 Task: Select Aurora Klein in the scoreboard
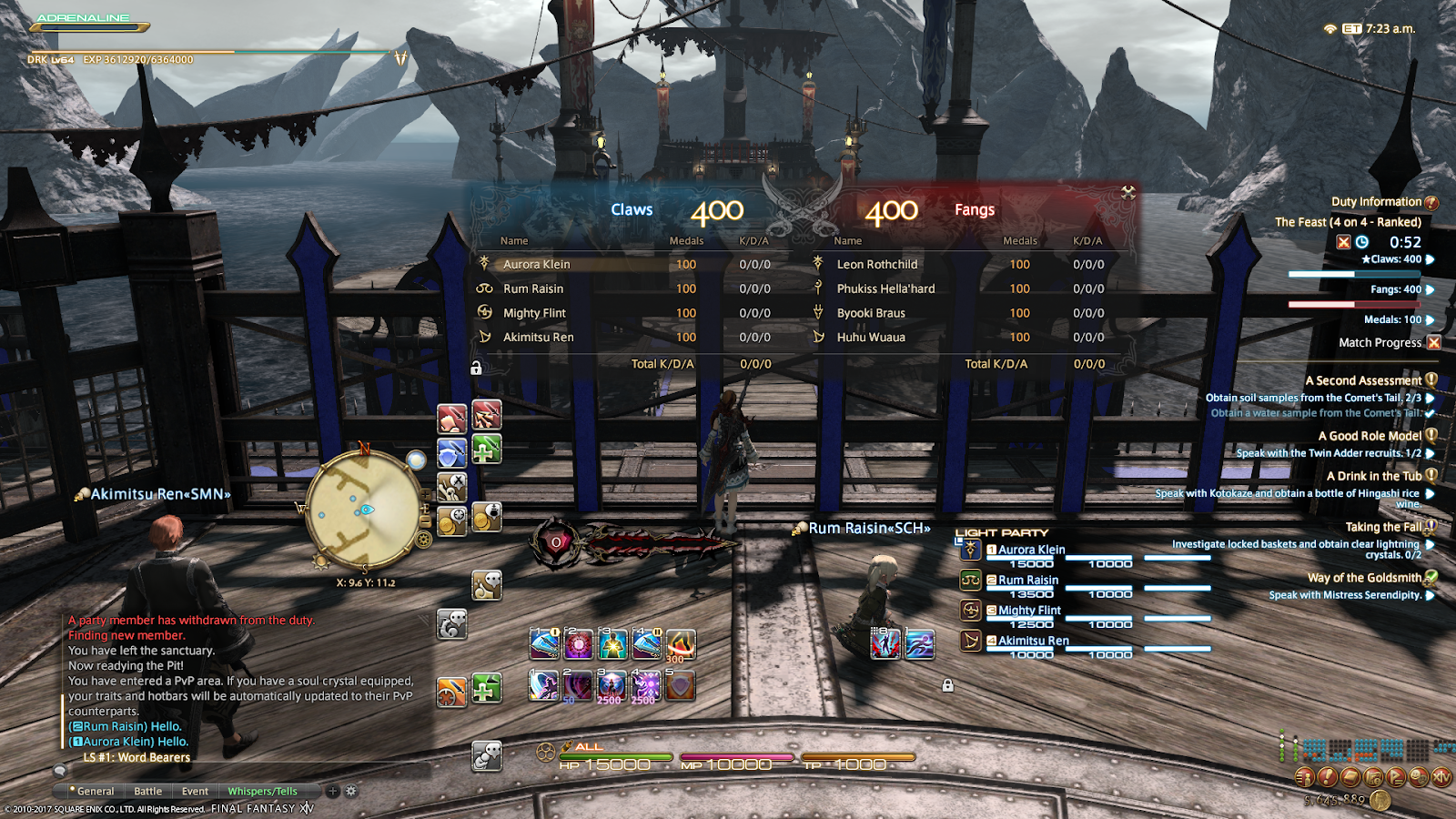coord(537,265)
